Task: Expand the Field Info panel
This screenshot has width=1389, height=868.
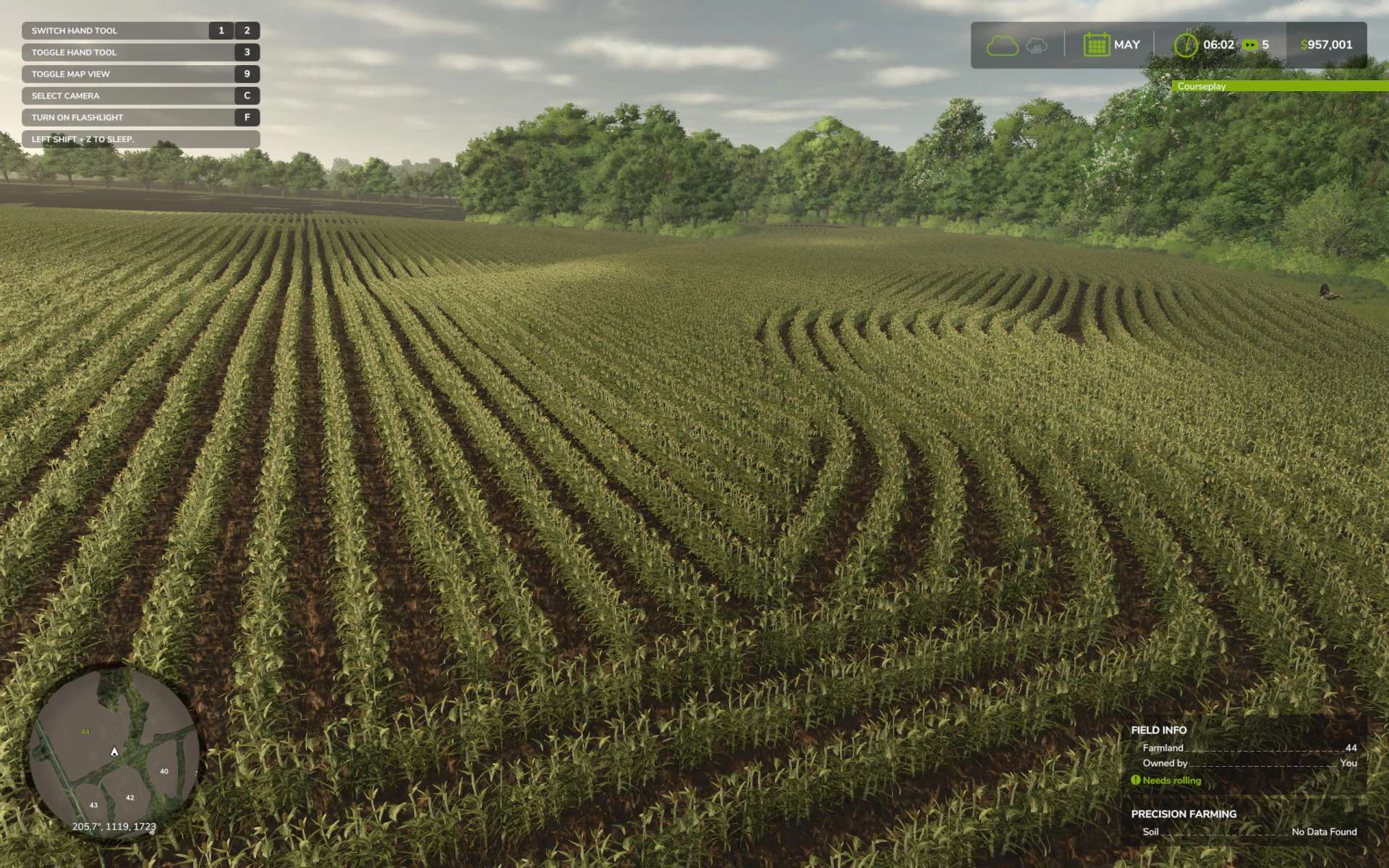Action: pos(1158,730)
